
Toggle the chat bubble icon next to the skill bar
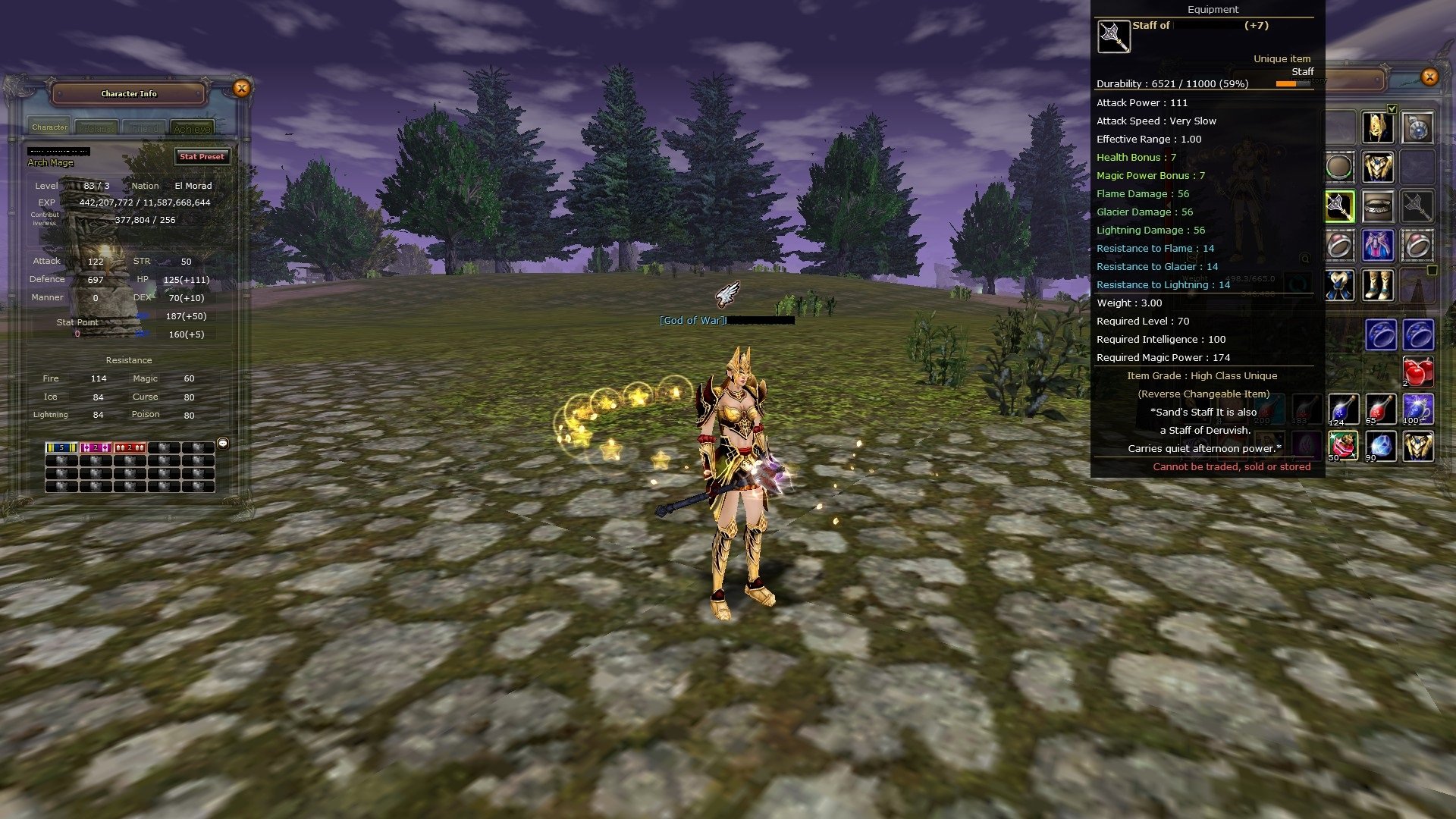pyautogui.click(x=222, y=444)
